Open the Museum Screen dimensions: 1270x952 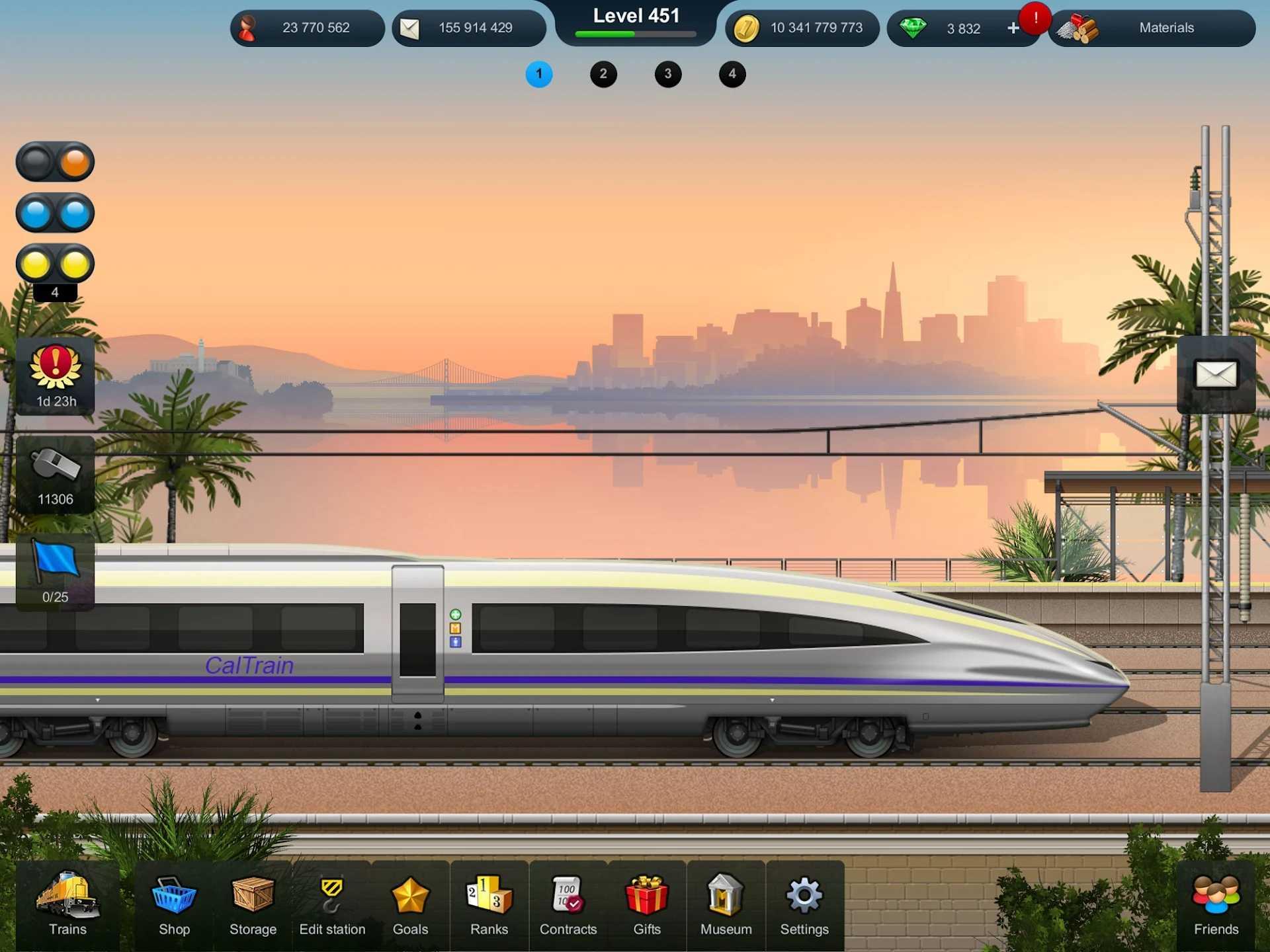click(x=725, y=906)
